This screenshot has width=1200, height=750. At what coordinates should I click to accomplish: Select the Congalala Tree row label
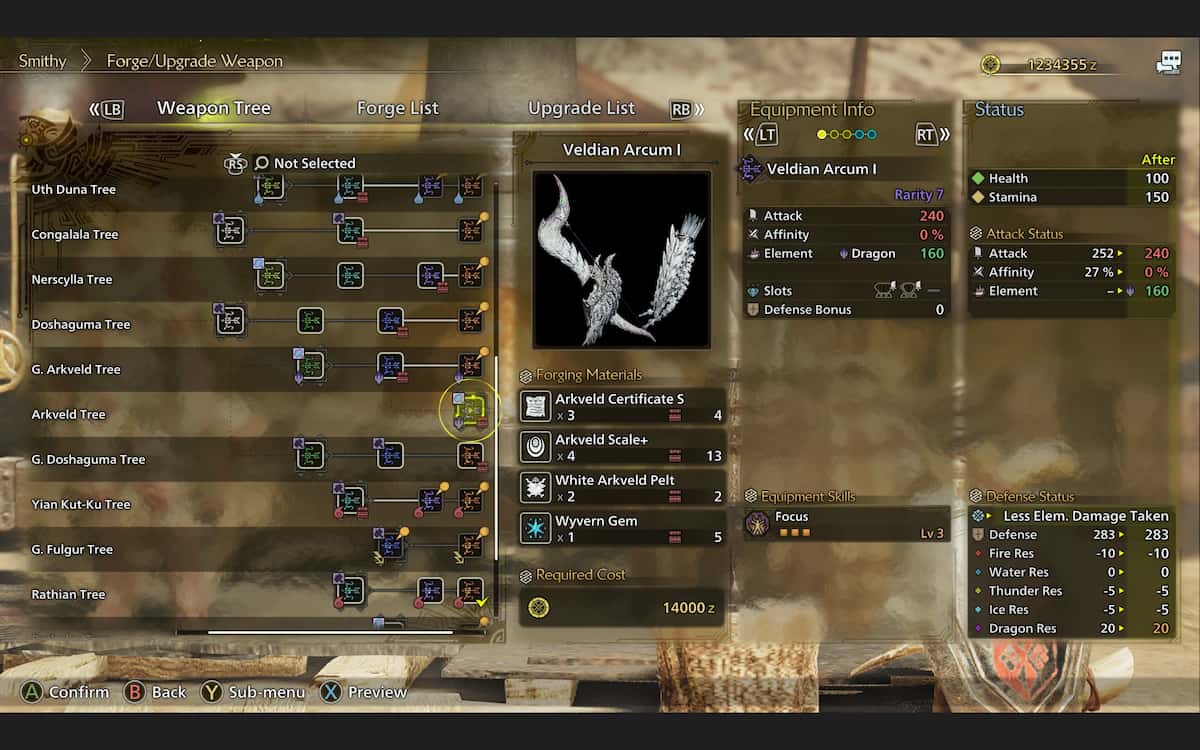tap(75, 234)
